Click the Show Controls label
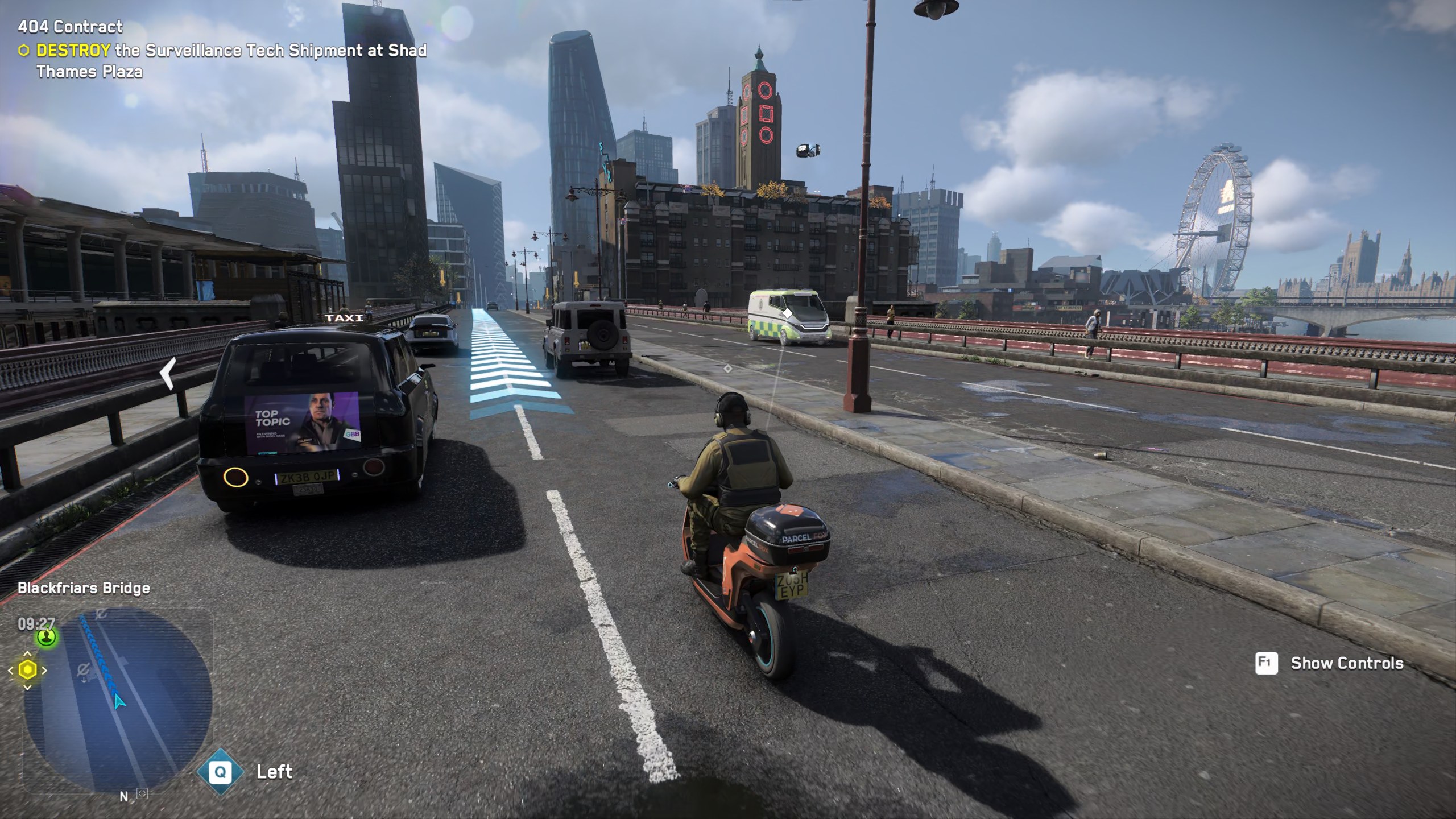 (x=1346, y=663)
